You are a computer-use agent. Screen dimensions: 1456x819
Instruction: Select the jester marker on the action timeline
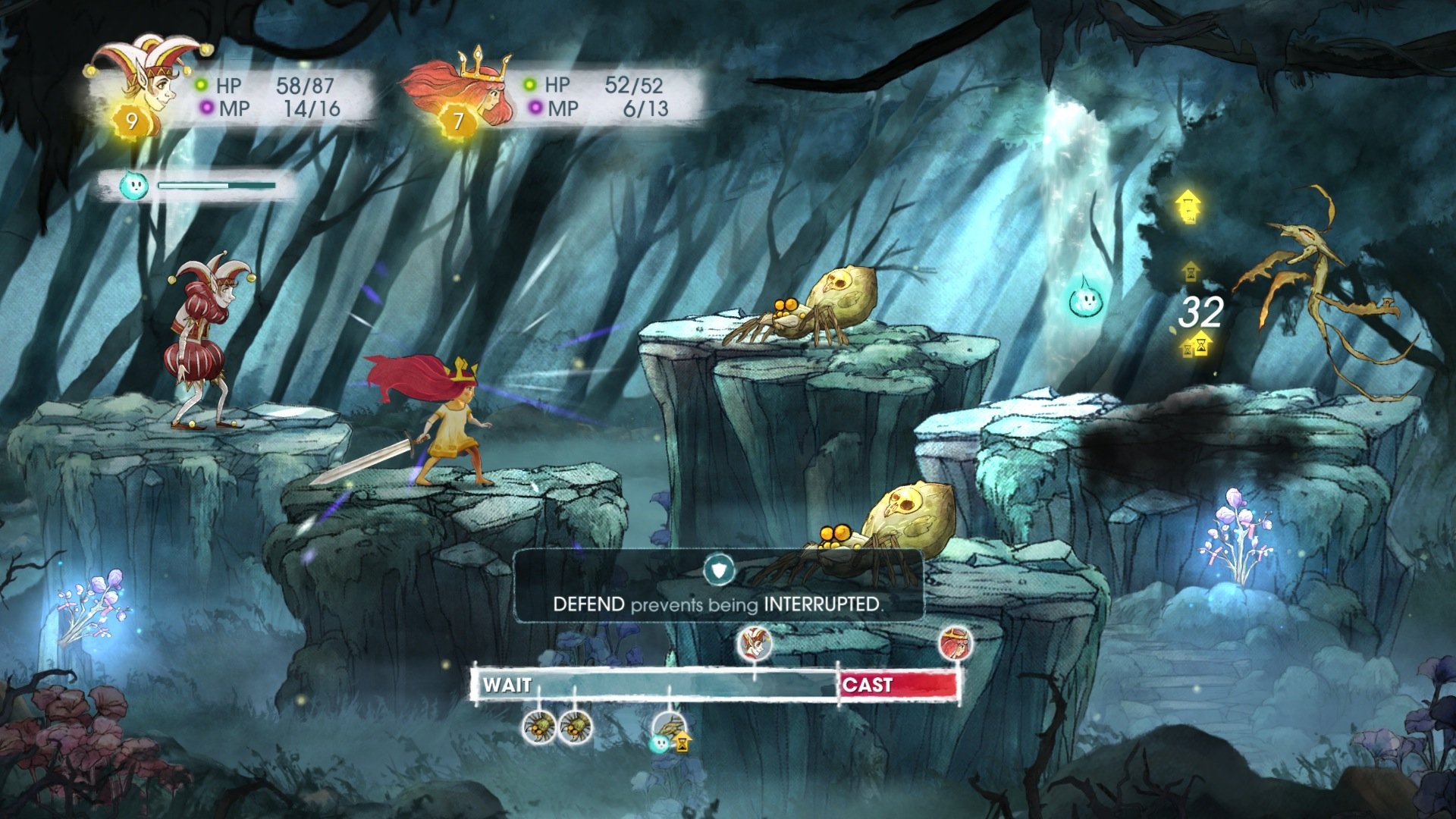coord(755,644)
